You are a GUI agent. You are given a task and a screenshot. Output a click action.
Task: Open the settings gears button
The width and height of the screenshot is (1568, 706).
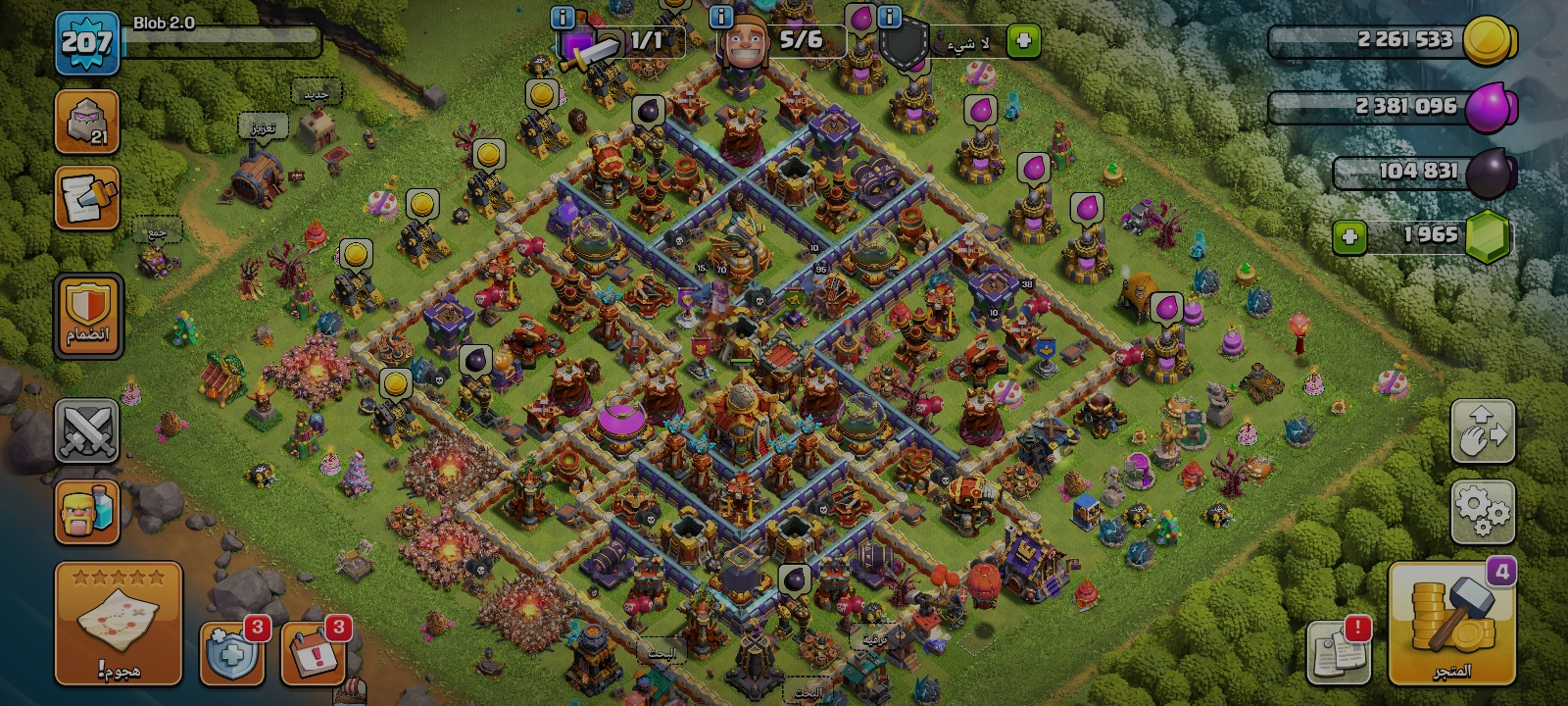[x=1482, y=511]
